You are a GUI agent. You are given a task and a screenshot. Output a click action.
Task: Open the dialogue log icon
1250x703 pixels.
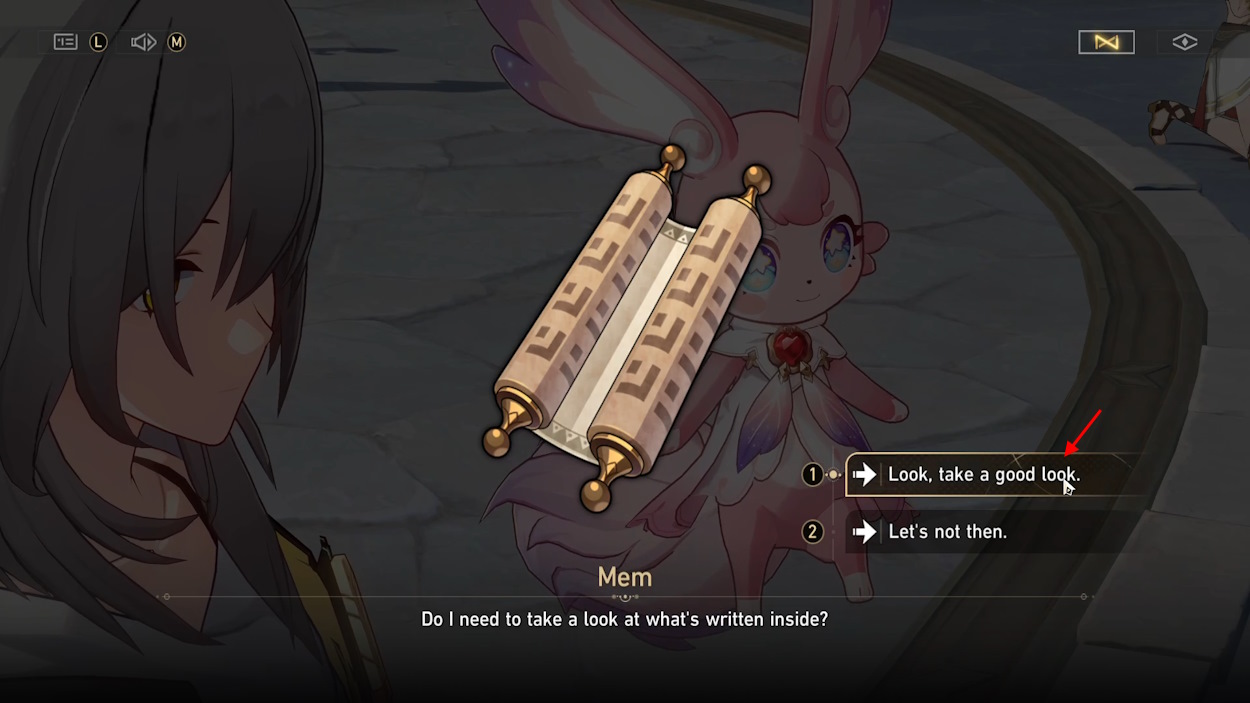[66, 42]
